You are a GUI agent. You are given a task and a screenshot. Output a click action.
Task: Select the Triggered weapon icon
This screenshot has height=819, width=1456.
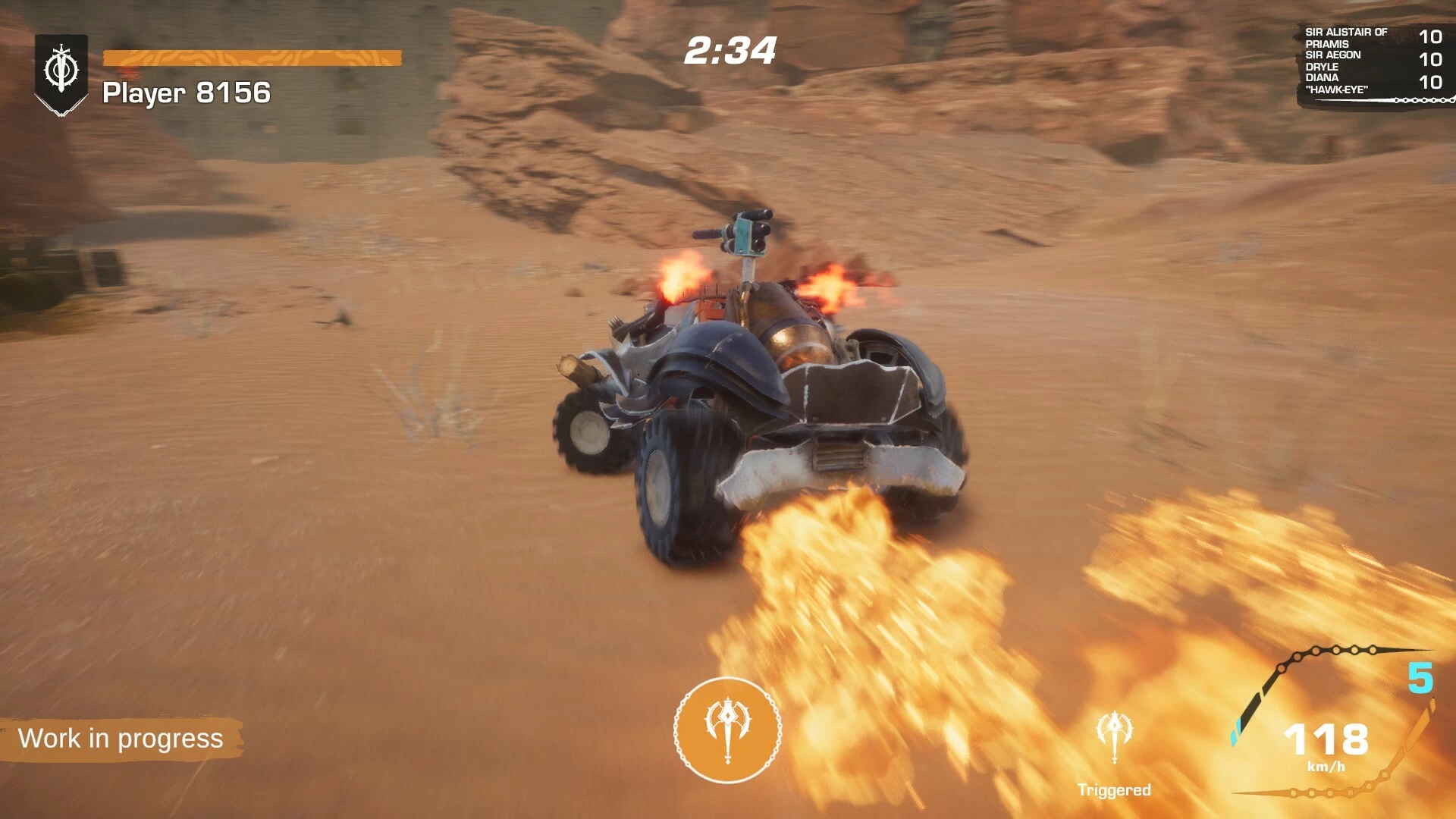tap(1114, 736)
